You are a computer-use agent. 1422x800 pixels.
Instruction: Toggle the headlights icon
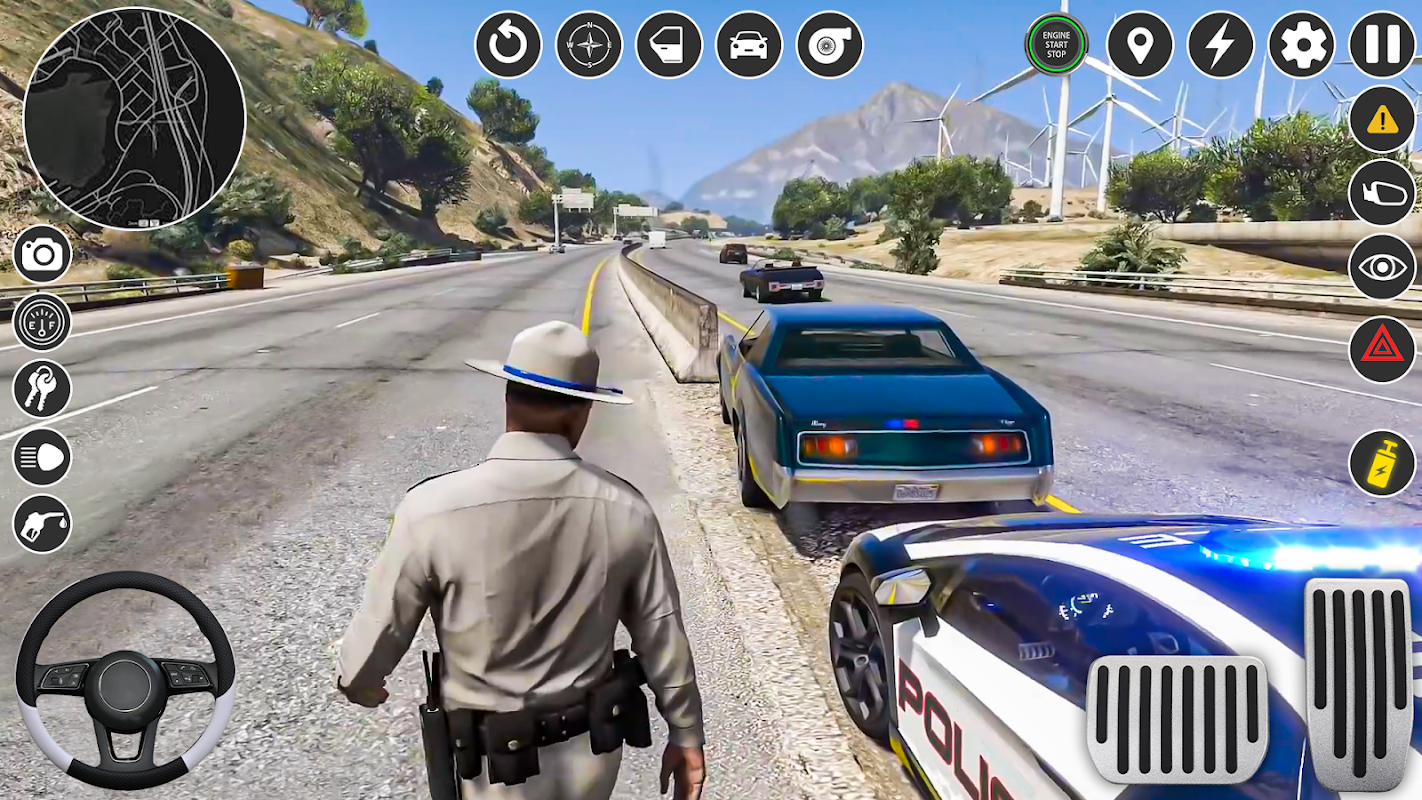point(42,457)
